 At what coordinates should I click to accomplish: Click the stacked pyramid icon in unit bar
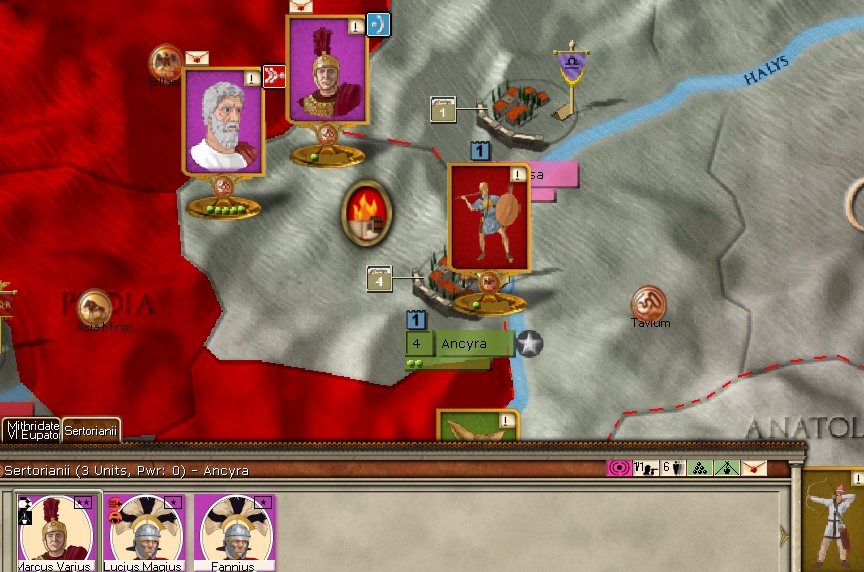pyautogui.click(x=700, y=467)
